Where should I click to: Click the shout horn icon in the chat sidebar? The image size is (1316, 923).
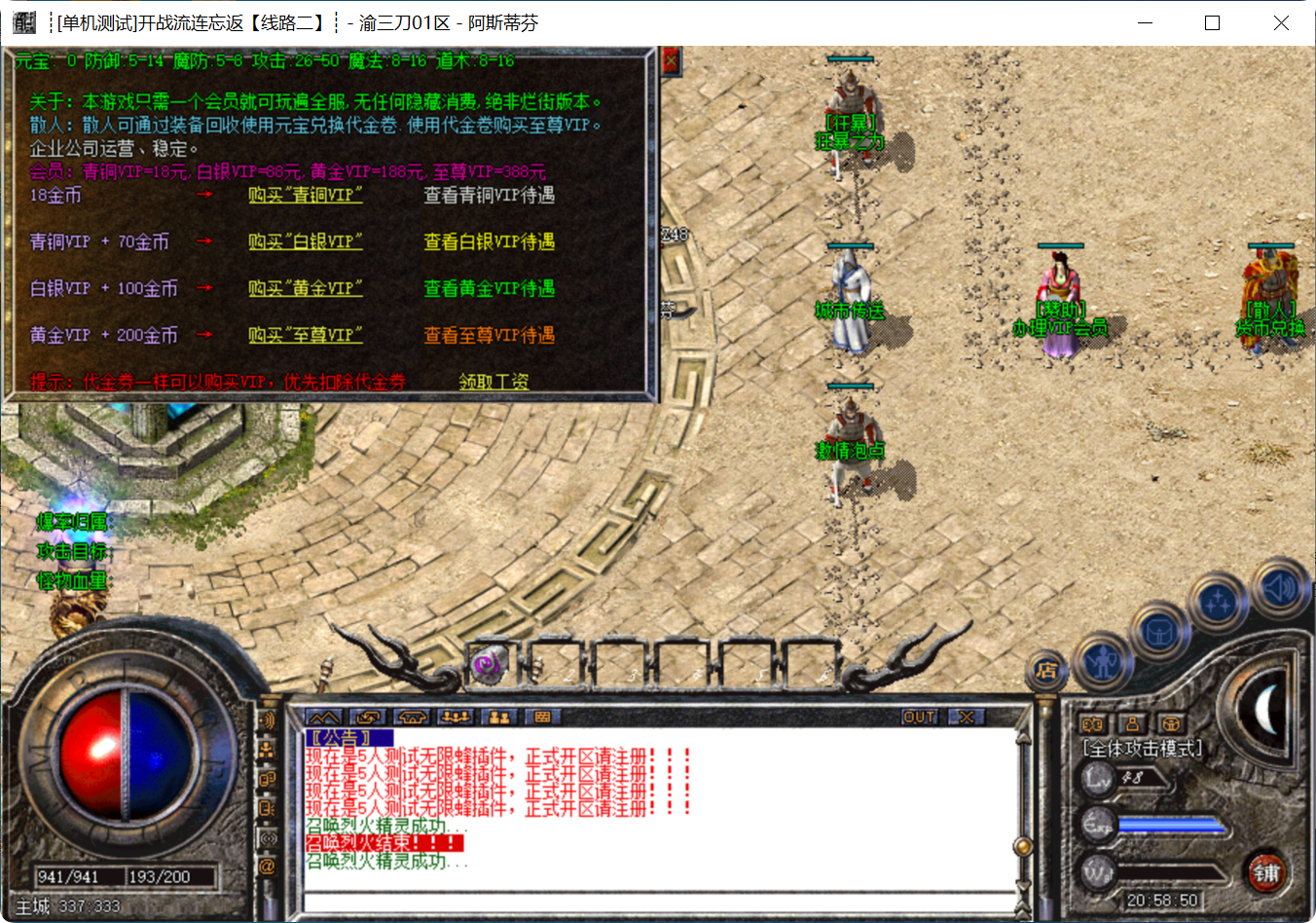coord(265,720)
